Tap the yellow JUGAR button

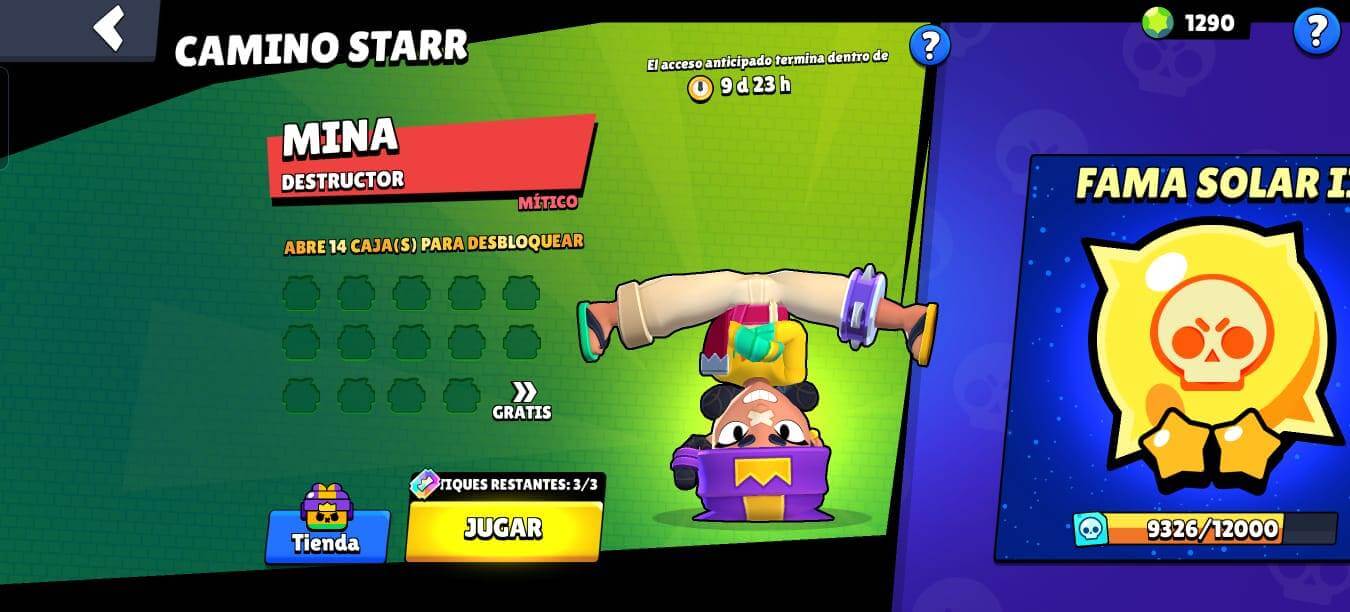[x=503, y=529]
